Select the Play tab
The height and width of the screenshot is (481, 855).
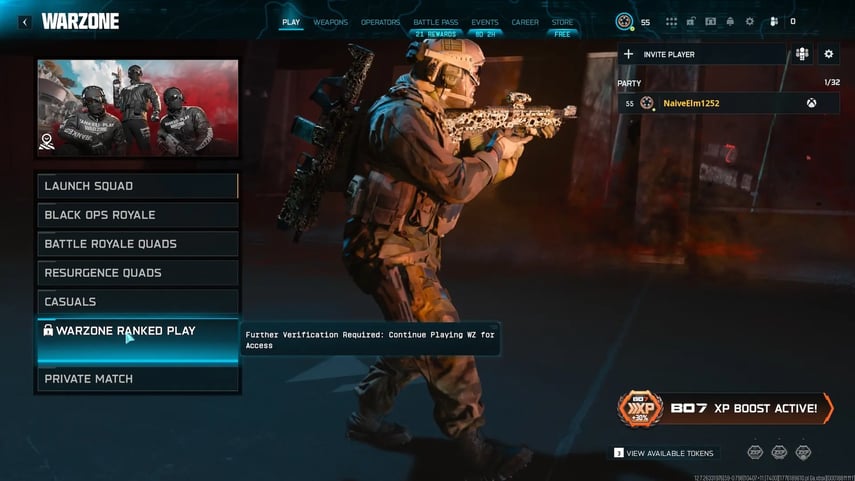pyautogui.click(x=291, y=22)
